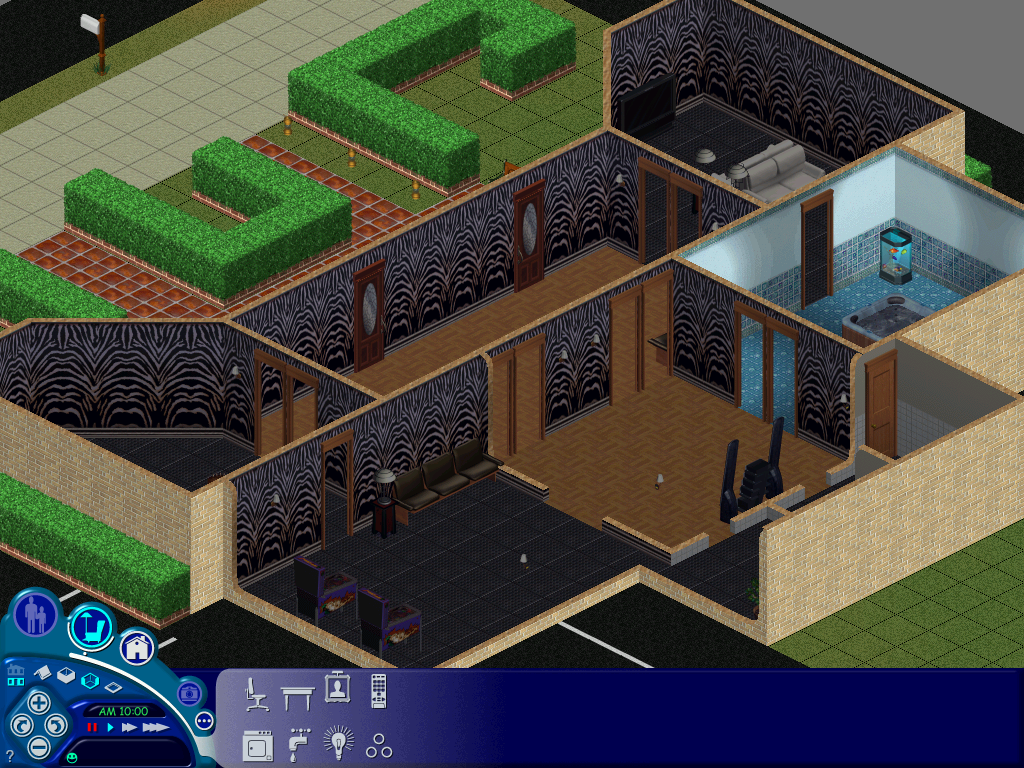The image size is (1024, 768).
Task: Open the Lighting category light bulb icon
Action: (x=338, y=743)
